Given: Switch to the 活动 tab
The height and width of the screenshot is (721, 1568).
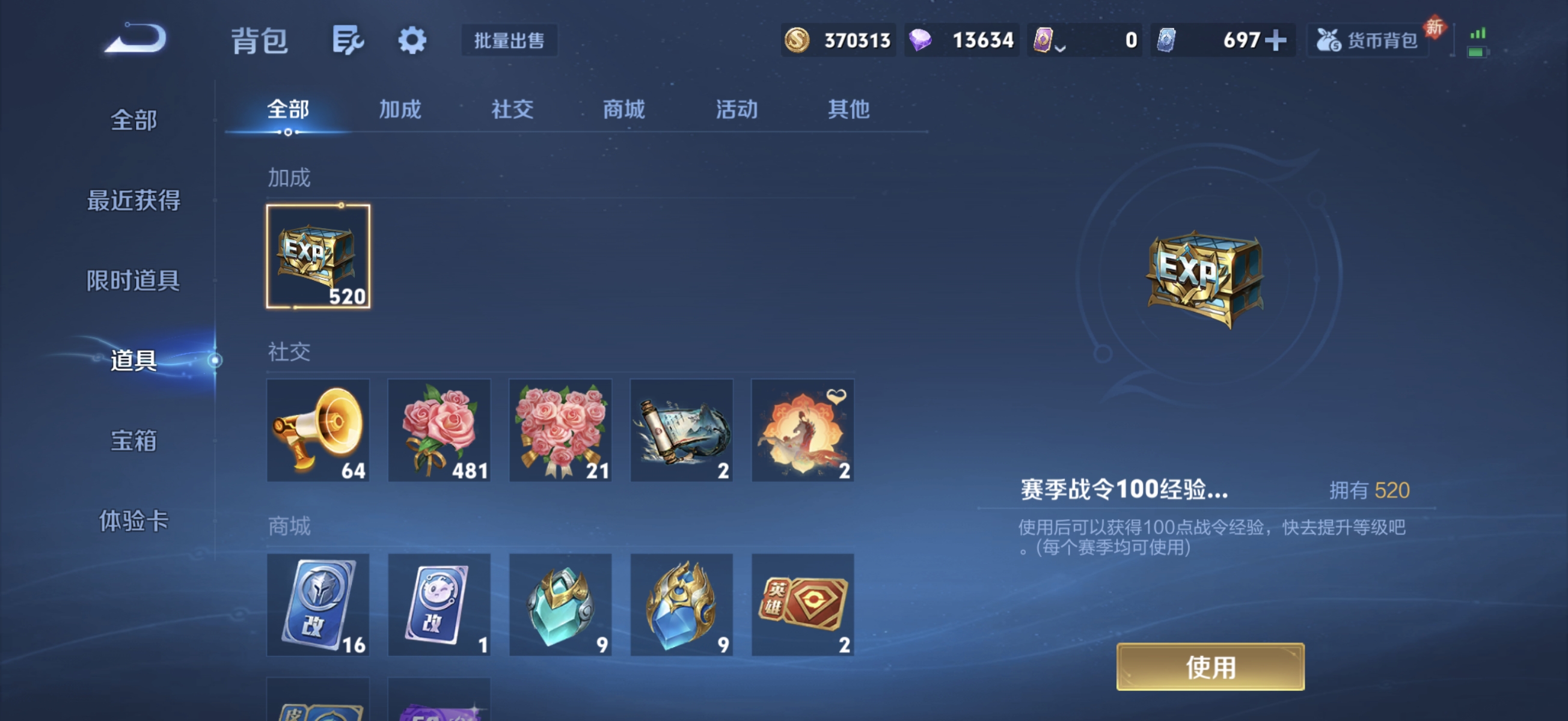Looking at the screenshot, I should tap(735, 110).
